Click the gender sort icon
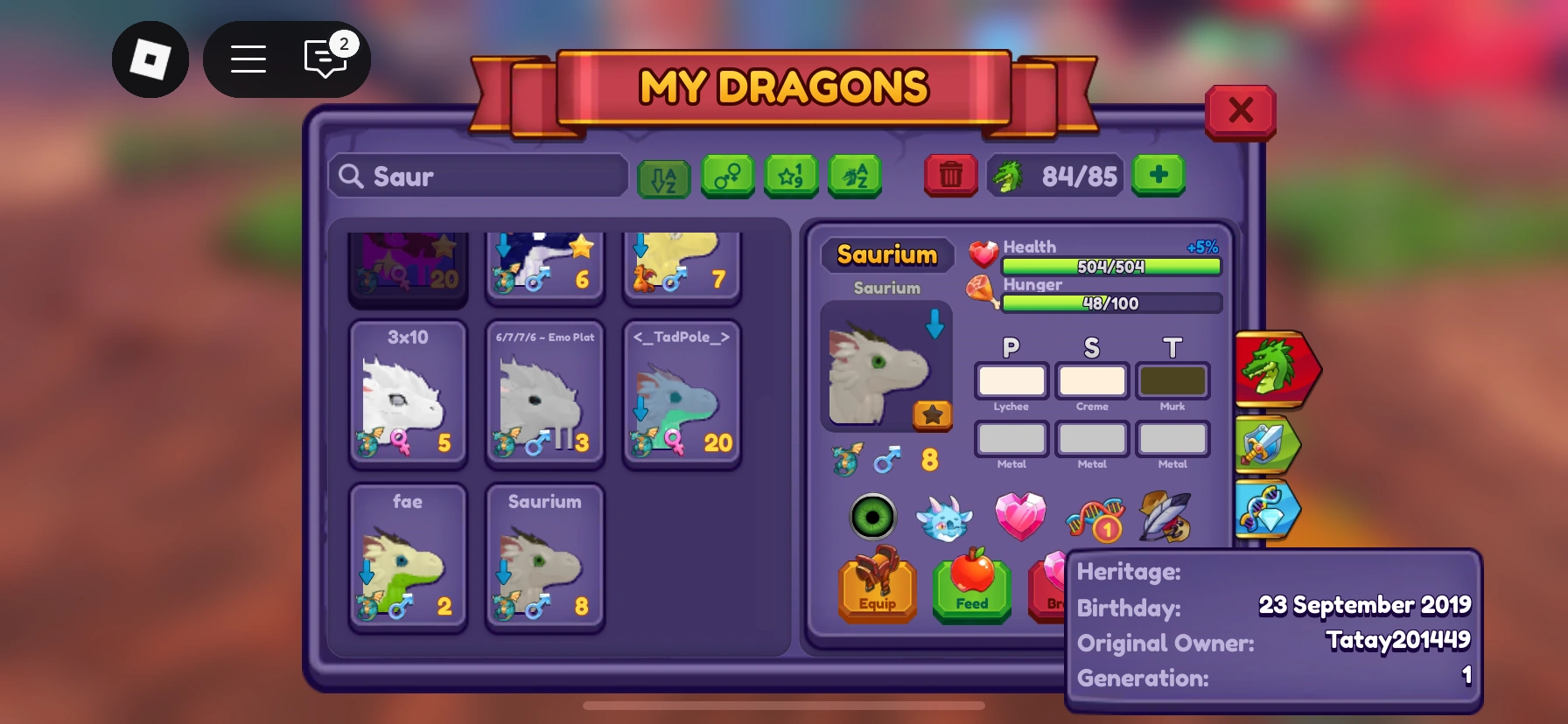Viewport: 1568px width, 724px height. tap(728, 176)
